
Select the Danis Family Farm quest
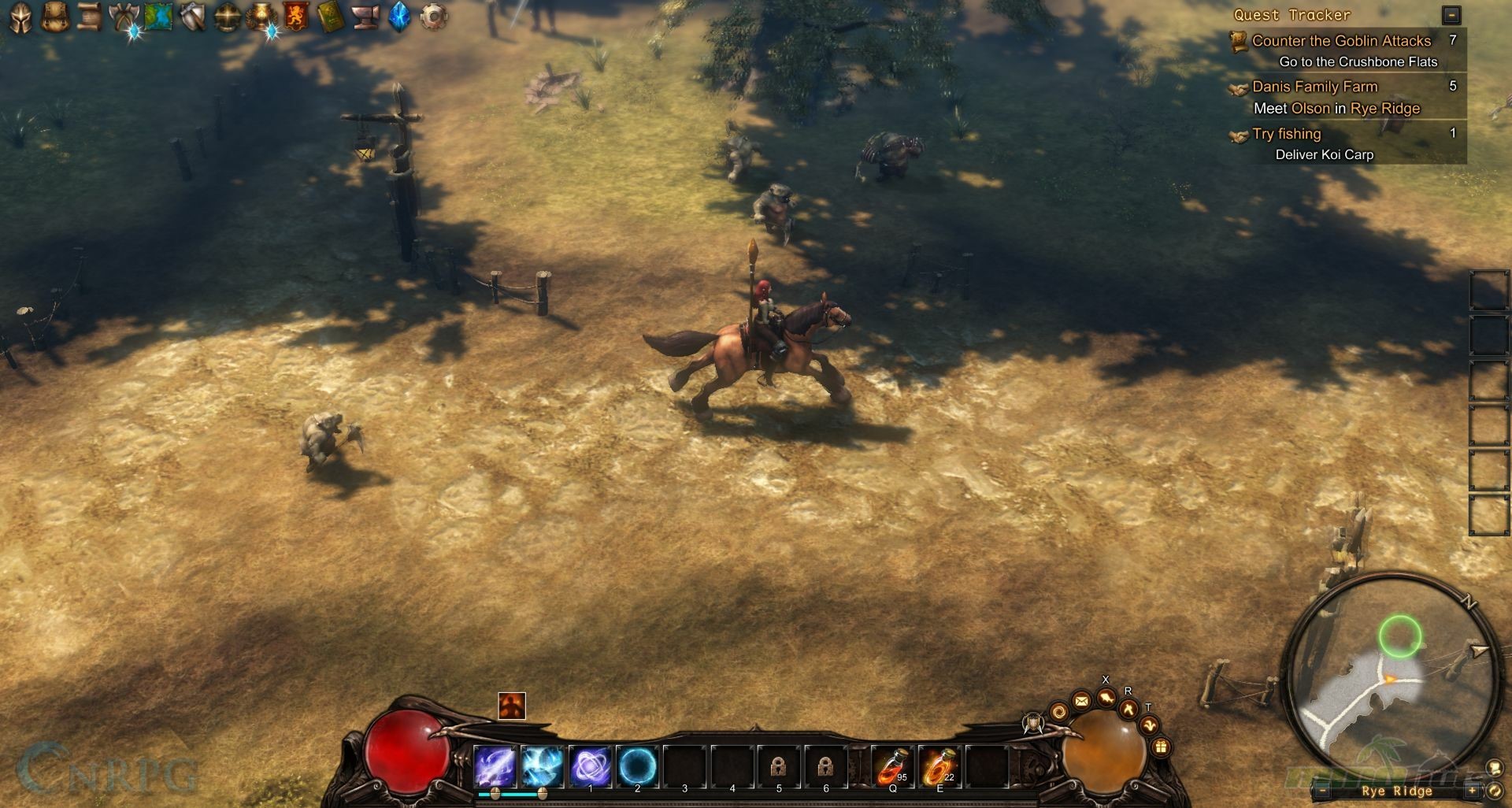tap(1314, 87)
